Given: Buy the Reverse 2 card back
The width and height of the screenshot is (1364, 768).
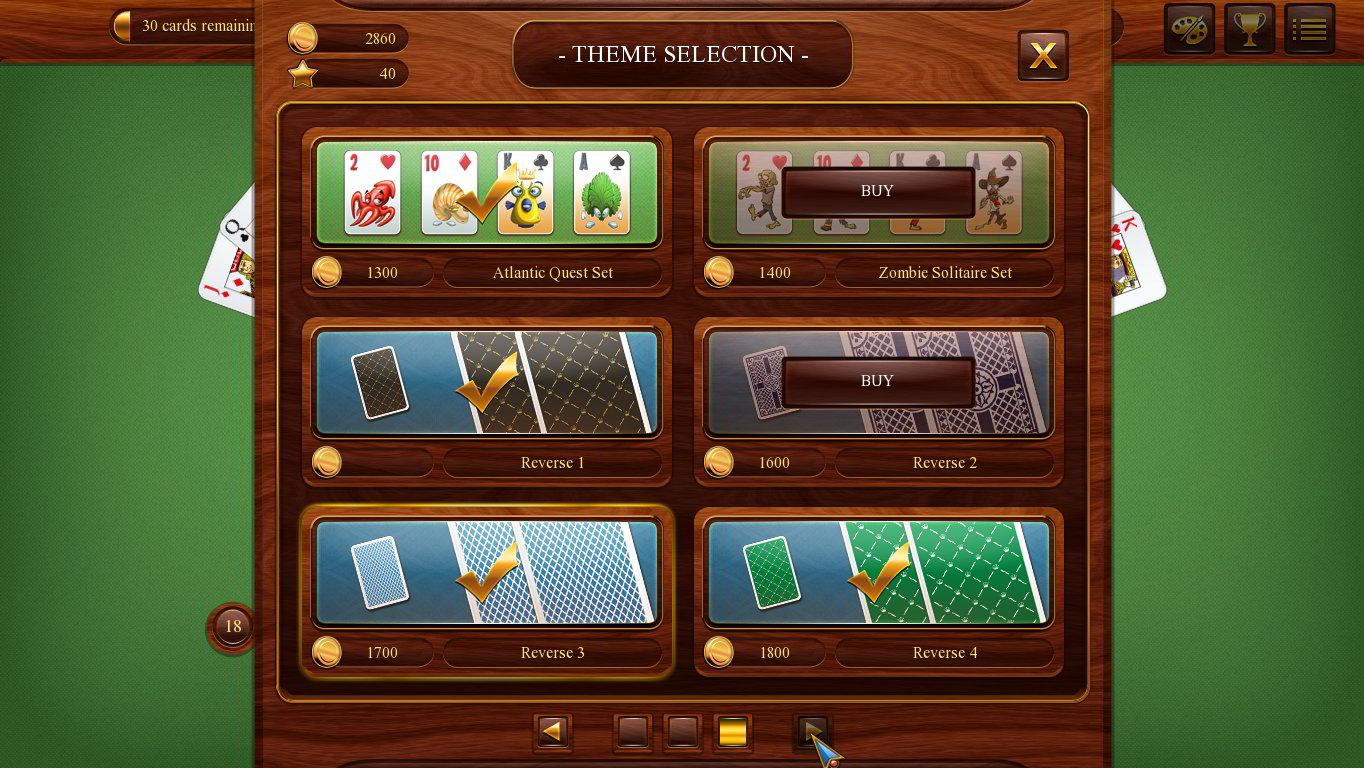Looking at the screenshot, I should click(877, 381).
